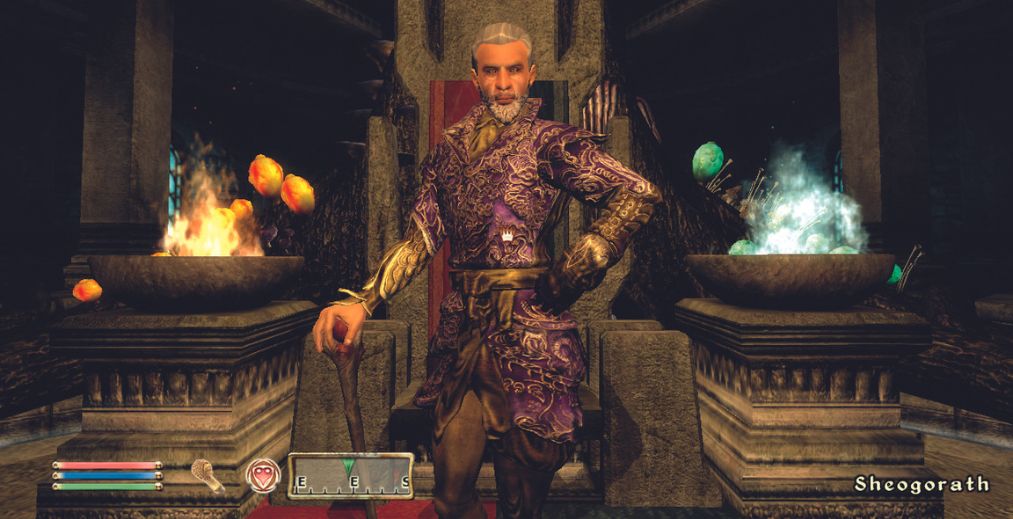Image resolution: width=1013 pixels, height=519 pixels.
Task: Click the compass direction bar
Action: tap(350, 475)
